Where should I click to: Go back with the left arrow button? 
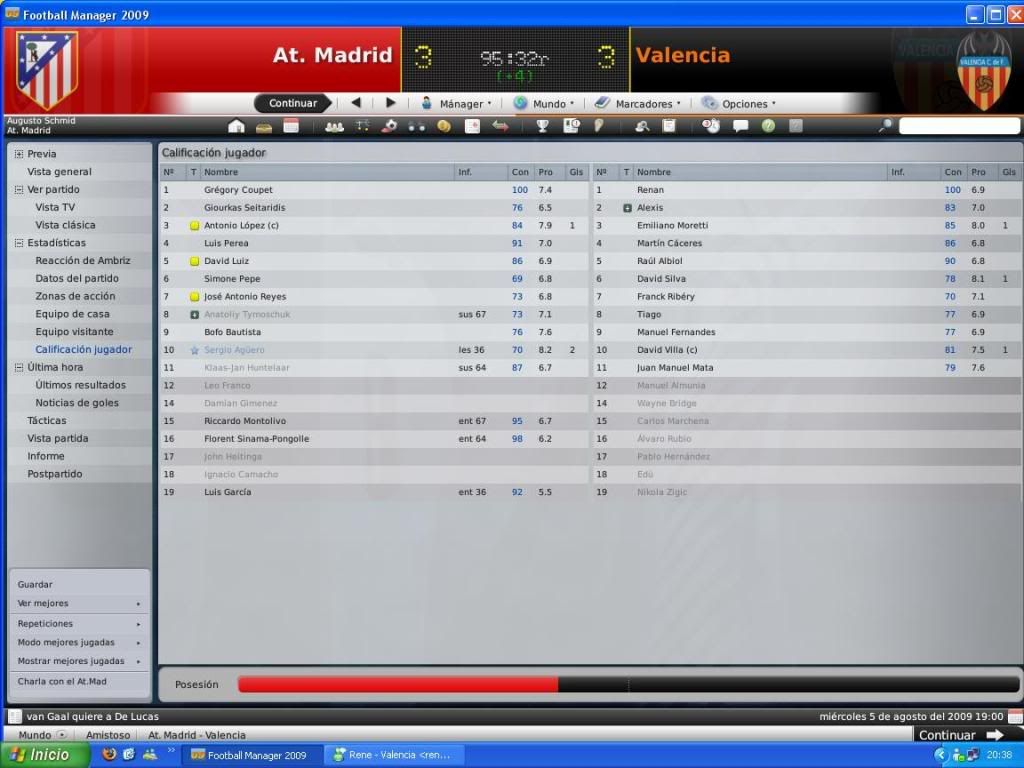coord(355,103)
